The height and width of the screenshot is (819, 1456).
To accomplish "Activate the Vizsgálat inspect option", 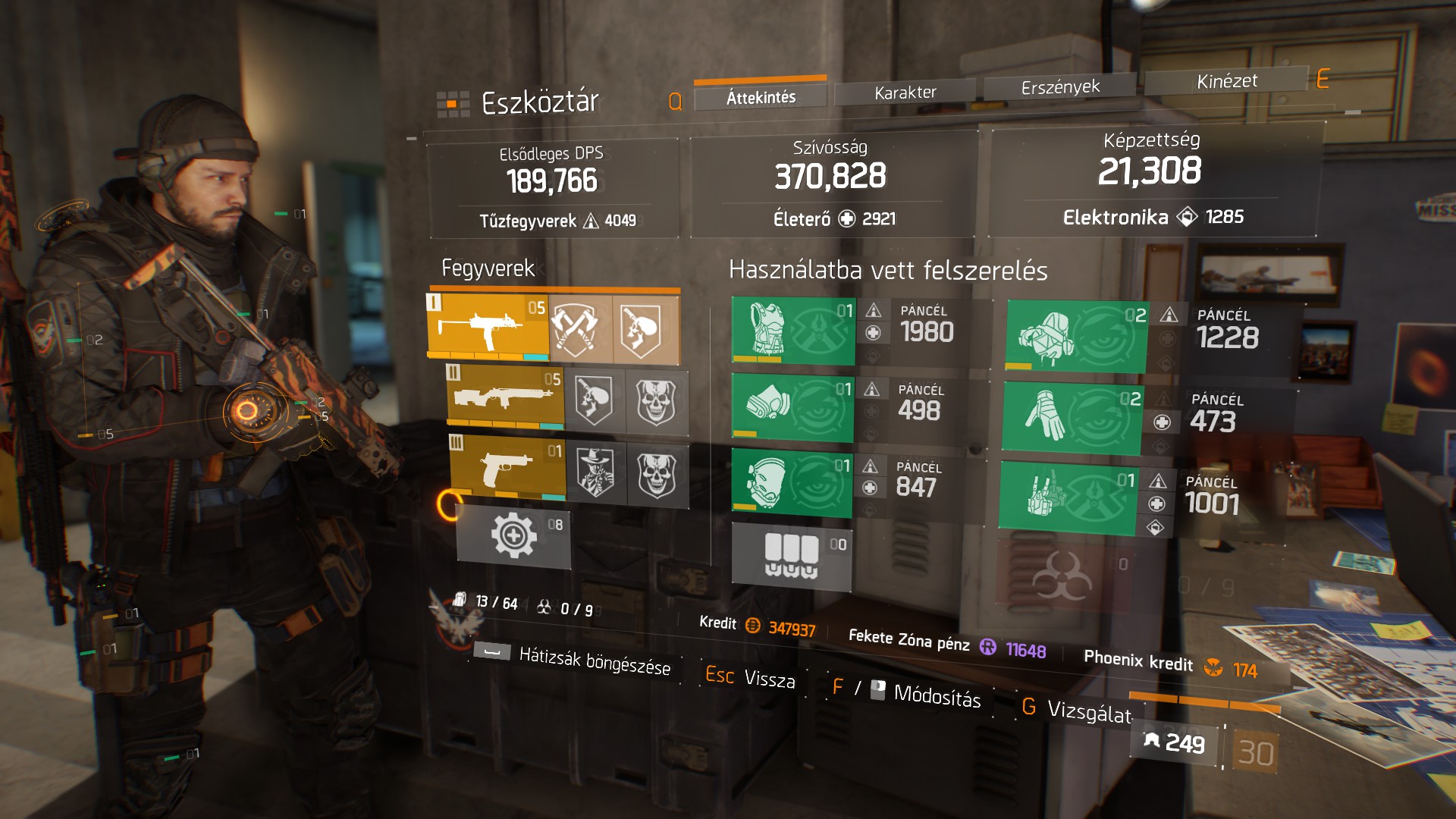I will click(x=1089, y=711).
